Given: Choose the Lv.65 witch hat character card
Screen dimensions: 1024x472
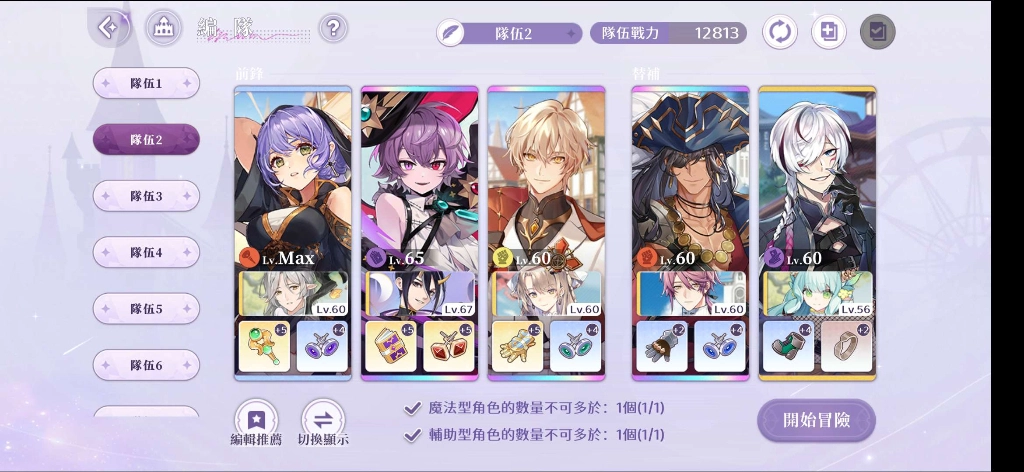Looking at the screenshot, I should 419,180.
